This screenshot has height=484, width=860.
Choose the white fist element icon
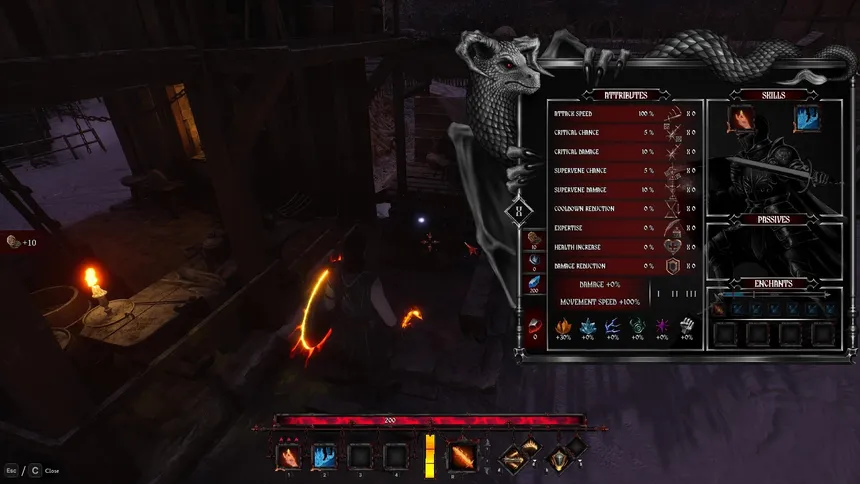686,326
